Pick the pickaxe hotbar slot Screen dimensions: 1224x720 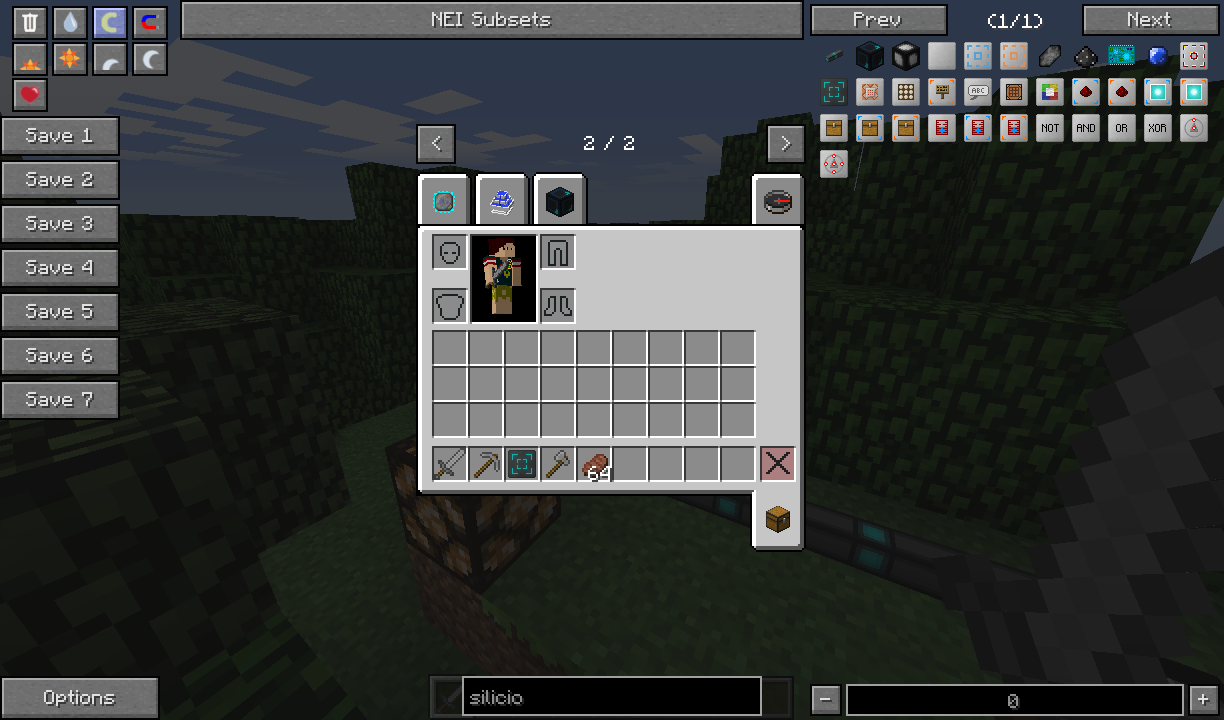[x=486, y=464]
